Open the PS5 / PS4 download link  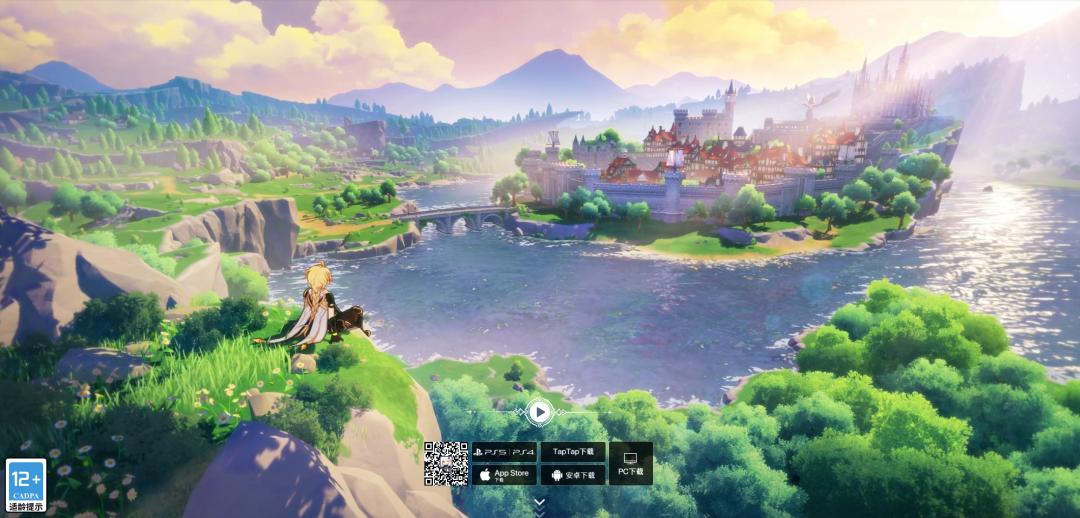click(x=504, y=452)
